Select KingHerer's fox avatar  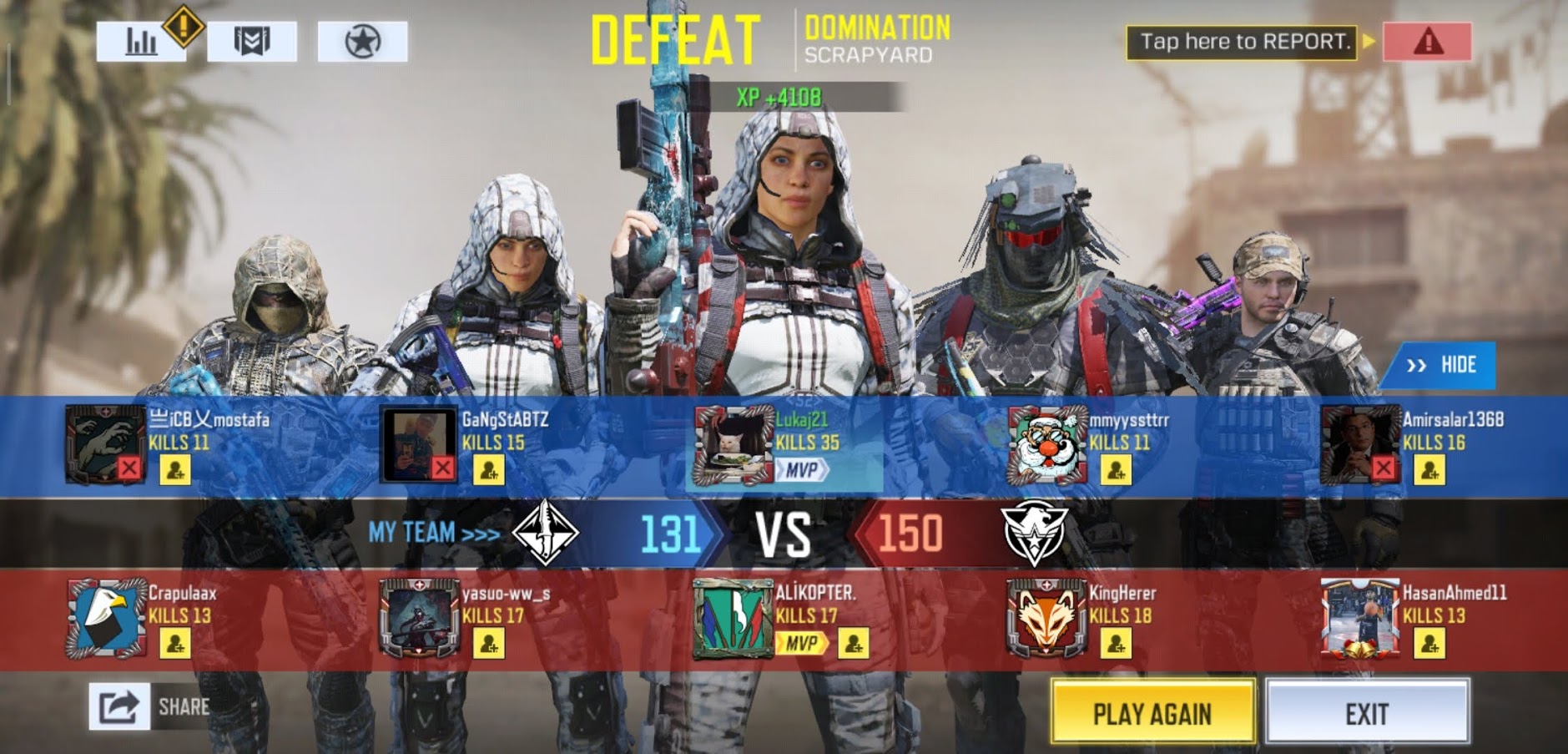pos(1046,619)
